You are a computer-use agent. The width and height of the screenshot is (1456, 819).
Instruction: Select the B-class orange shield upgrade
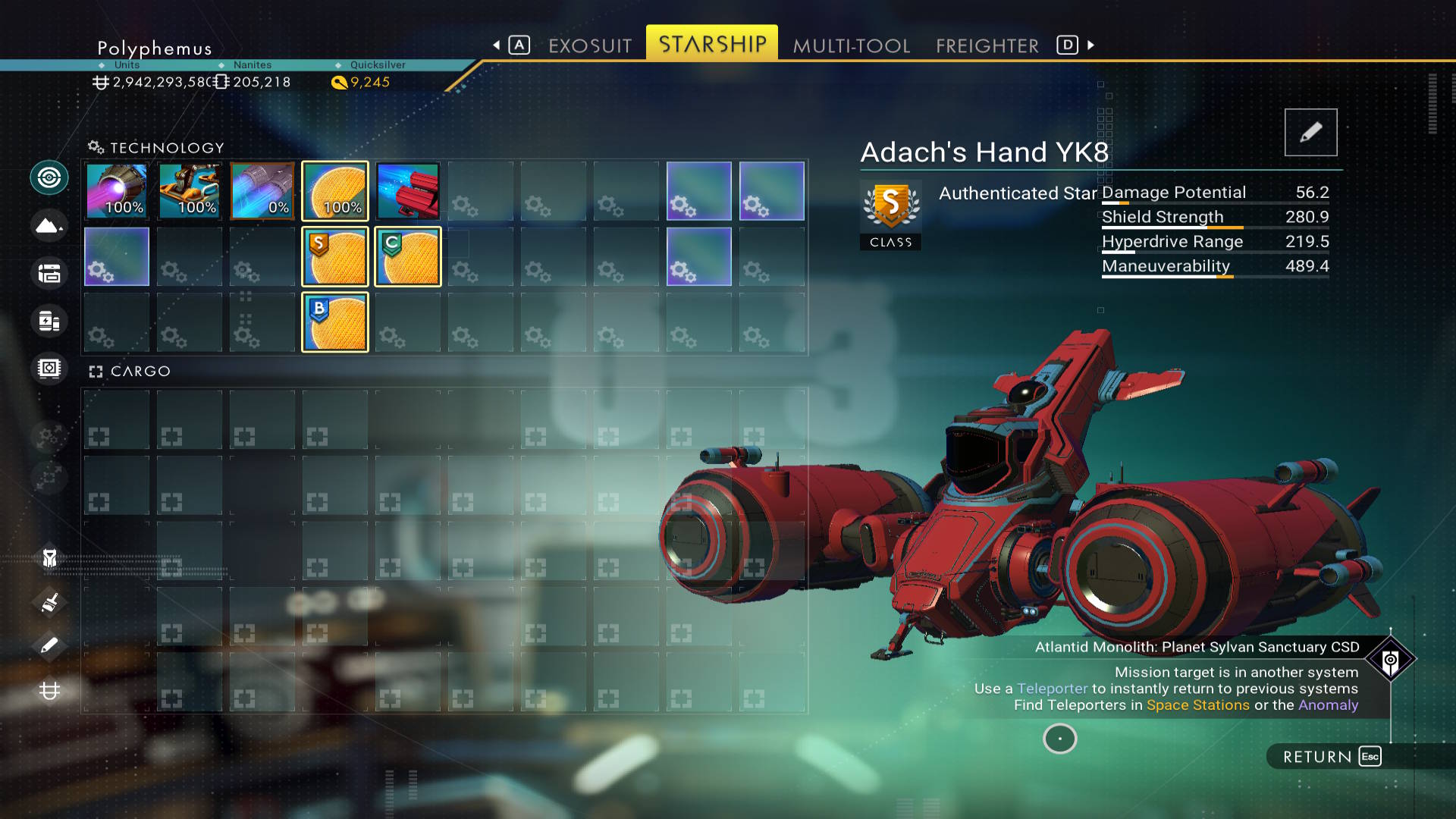pos(335,322)
